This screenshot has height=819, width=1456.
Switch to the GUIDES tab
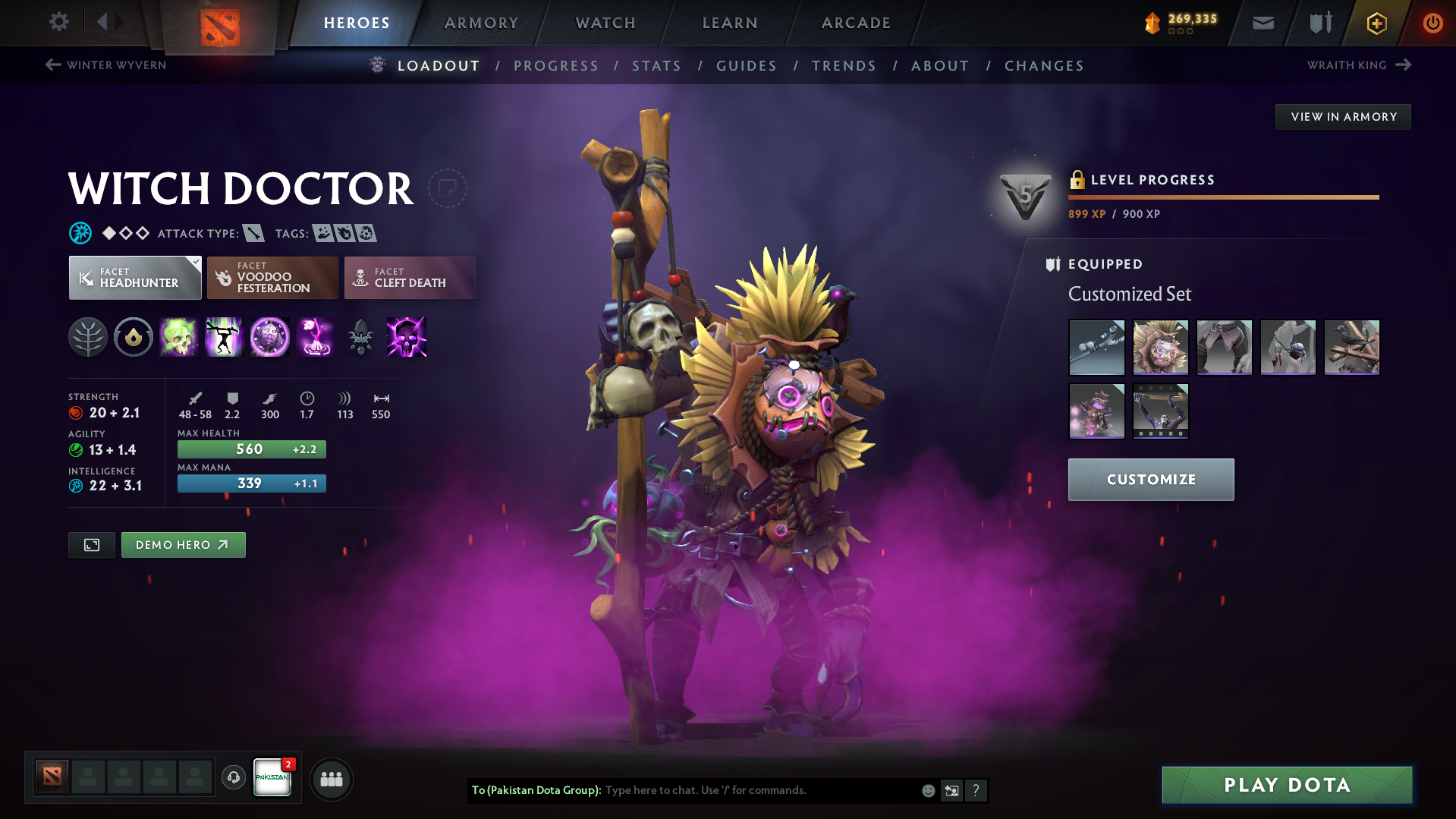(746, 66)
